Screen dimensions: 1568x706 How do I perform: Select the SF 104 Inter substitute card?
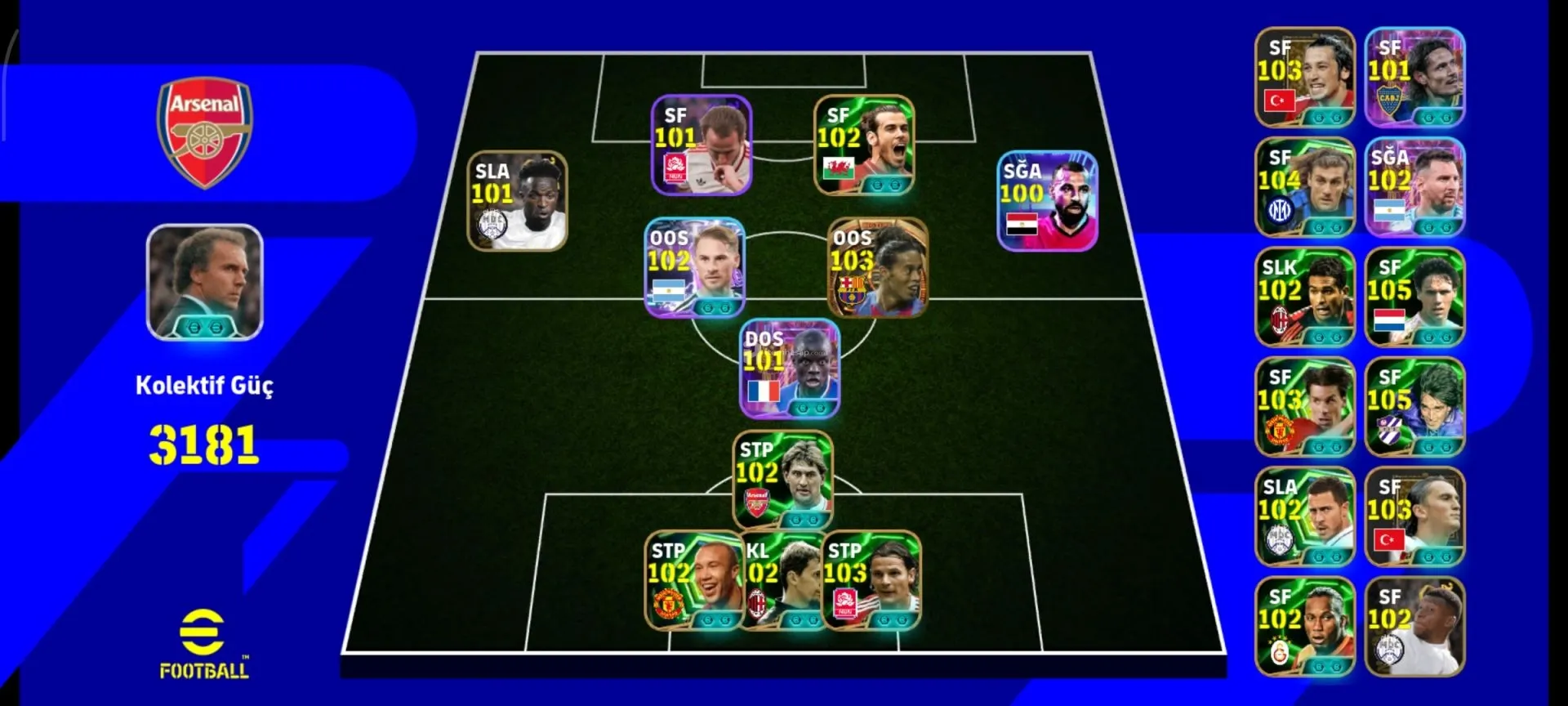click(x=1304, y=187)
